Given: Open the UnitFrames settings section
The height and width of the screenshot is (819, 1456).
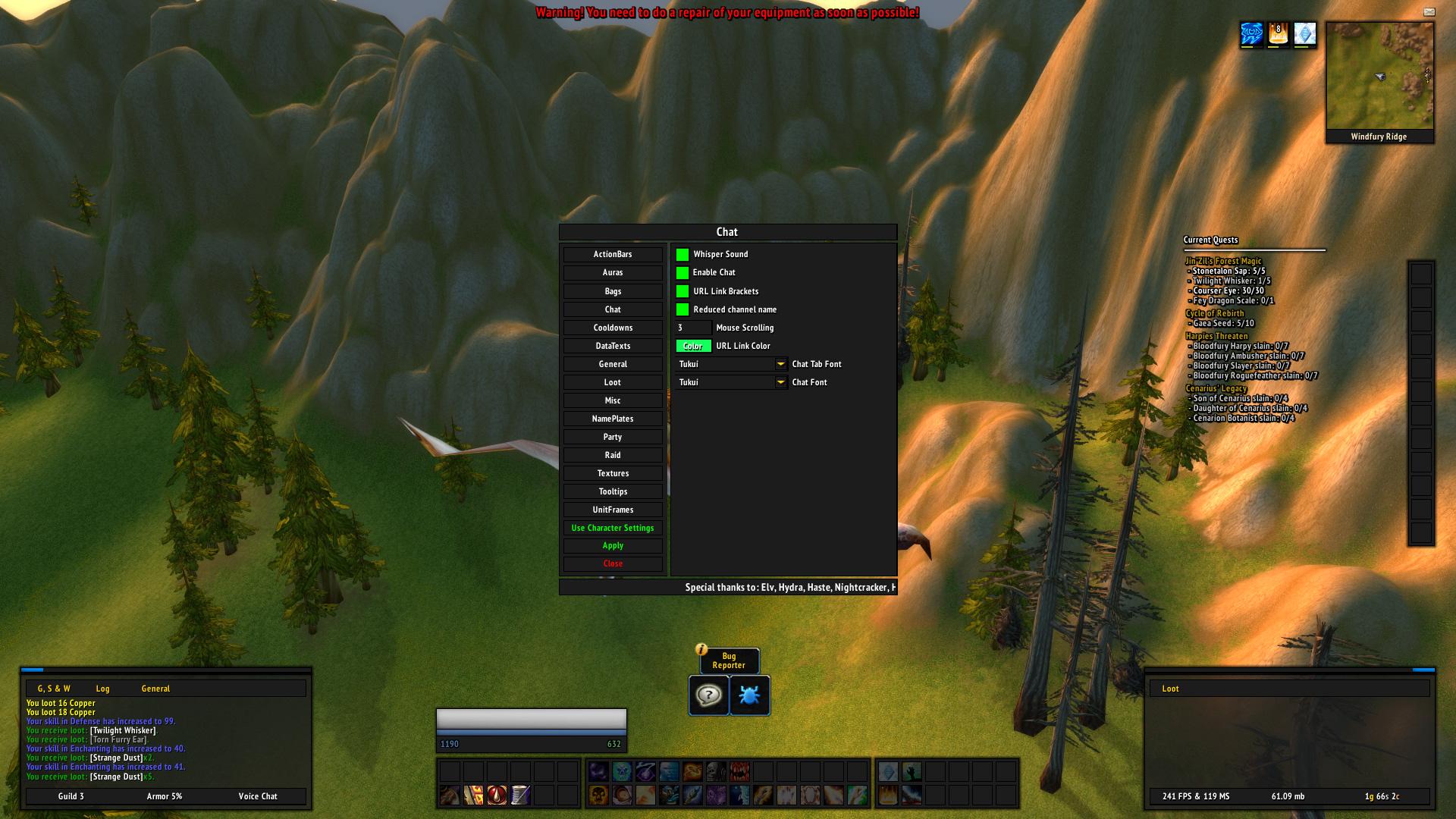Looking at the screenshot, I should [x=613, y=510].
